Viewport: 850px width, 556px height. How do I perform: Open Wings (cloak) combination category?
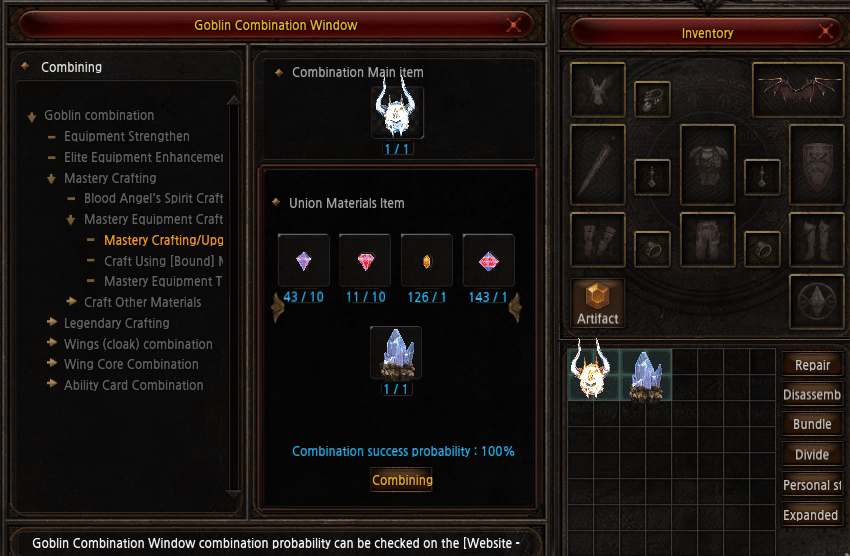pyautogui.click(x=138, y=344)
